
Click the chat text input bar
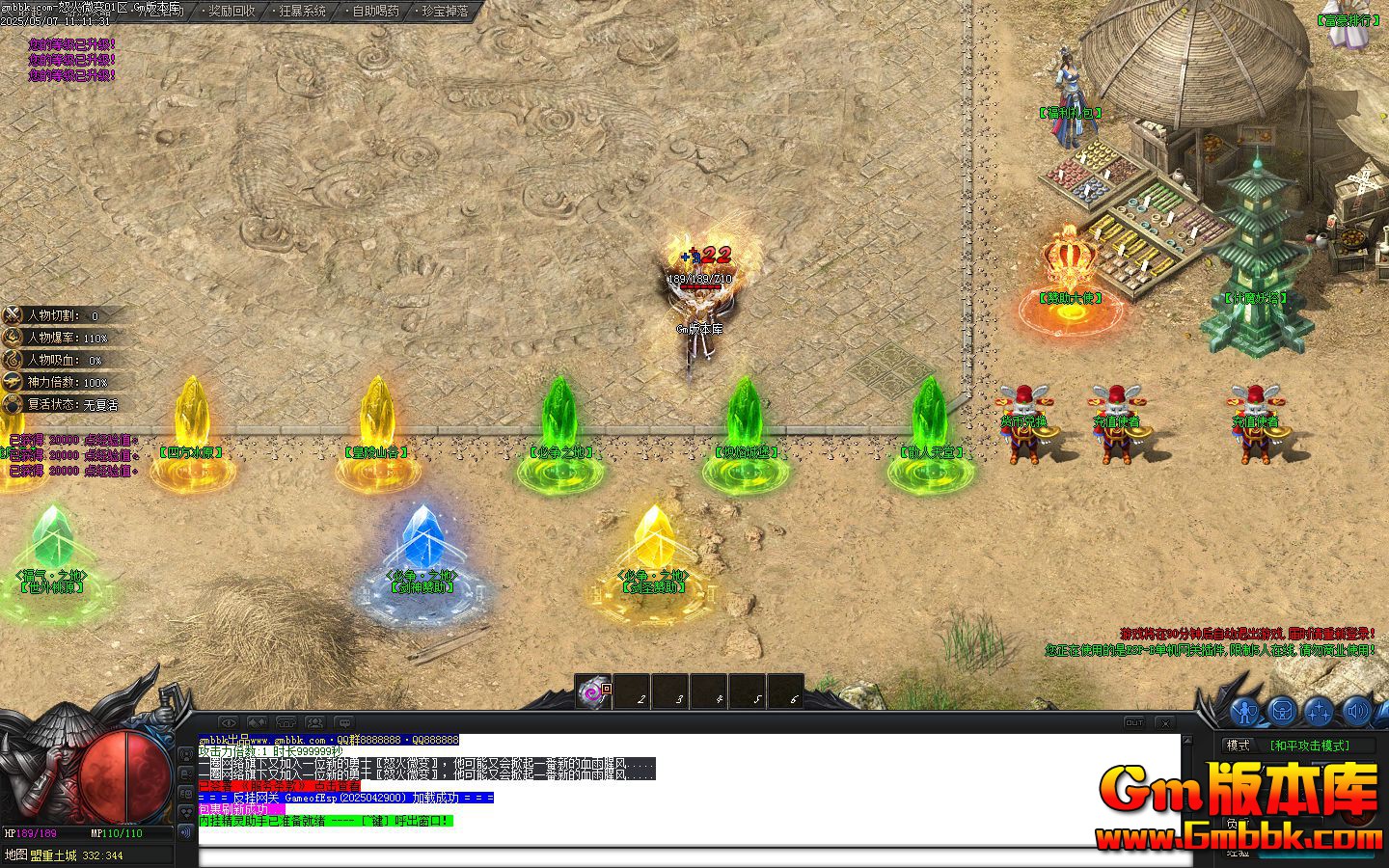point(675,855)
